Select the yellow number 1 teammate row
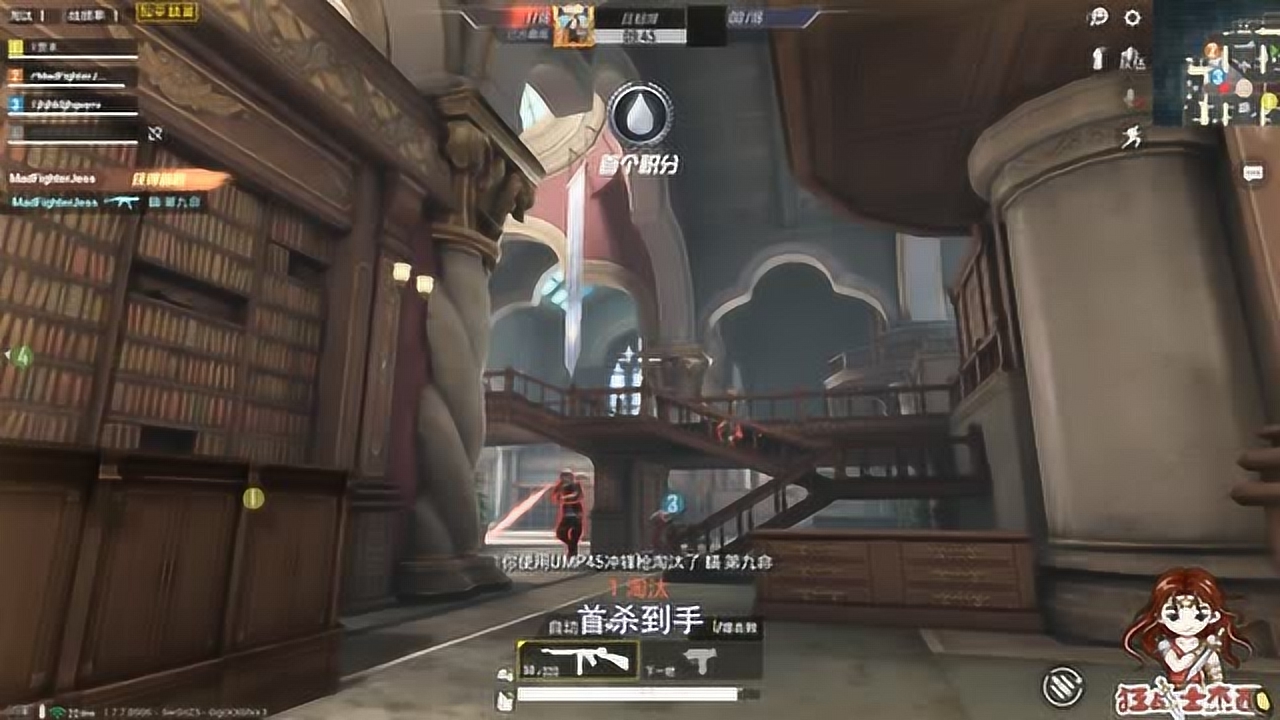Viewport: 1280px width, 720px height. click(72, 48)
